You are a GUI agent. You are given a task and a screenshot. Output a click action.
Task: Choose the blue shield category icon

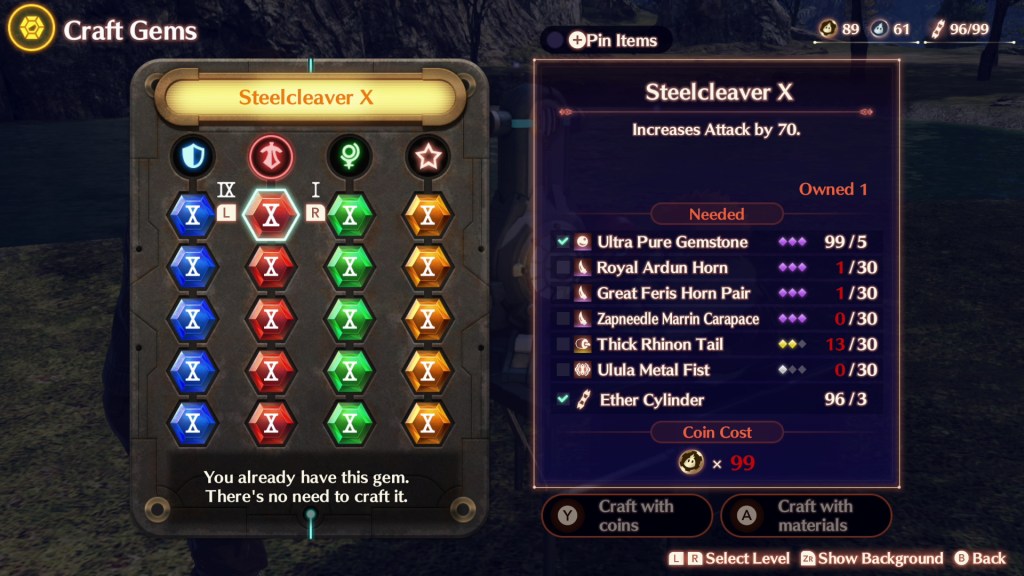(x=193, y=156)
